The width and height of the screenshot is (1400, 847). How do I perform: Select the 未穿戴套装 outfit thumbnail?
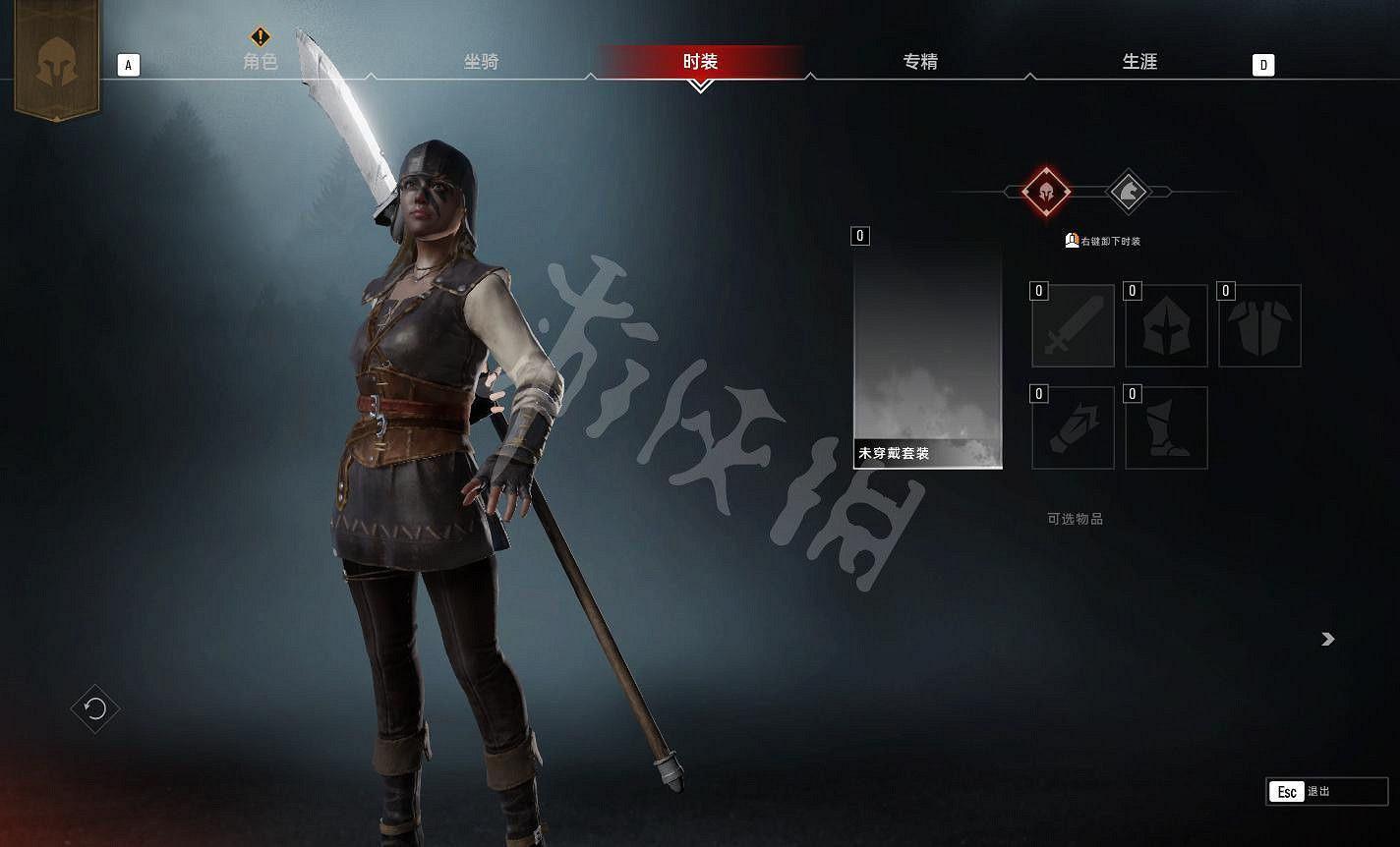point(927,354)
